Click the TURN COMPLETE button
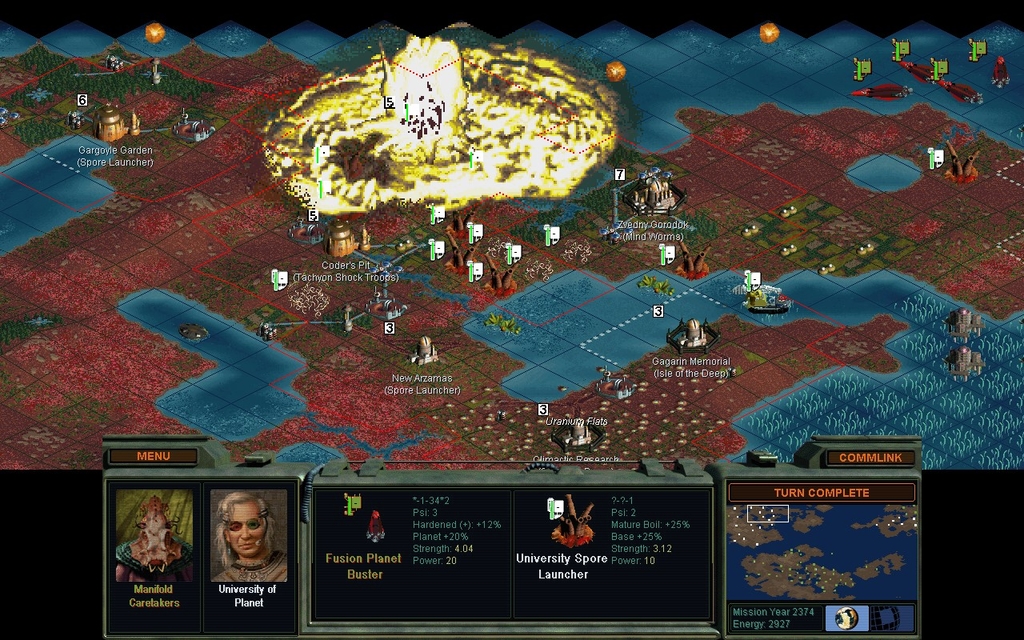Screen dimensions: 1024x640 (x=821, y=493)
